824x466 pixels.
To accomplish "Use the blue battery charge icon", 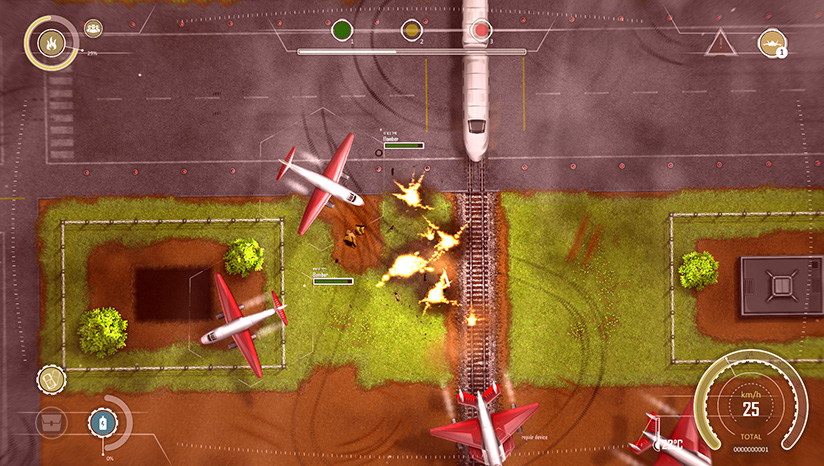I will pyautogui.click(x=103, y=424).
